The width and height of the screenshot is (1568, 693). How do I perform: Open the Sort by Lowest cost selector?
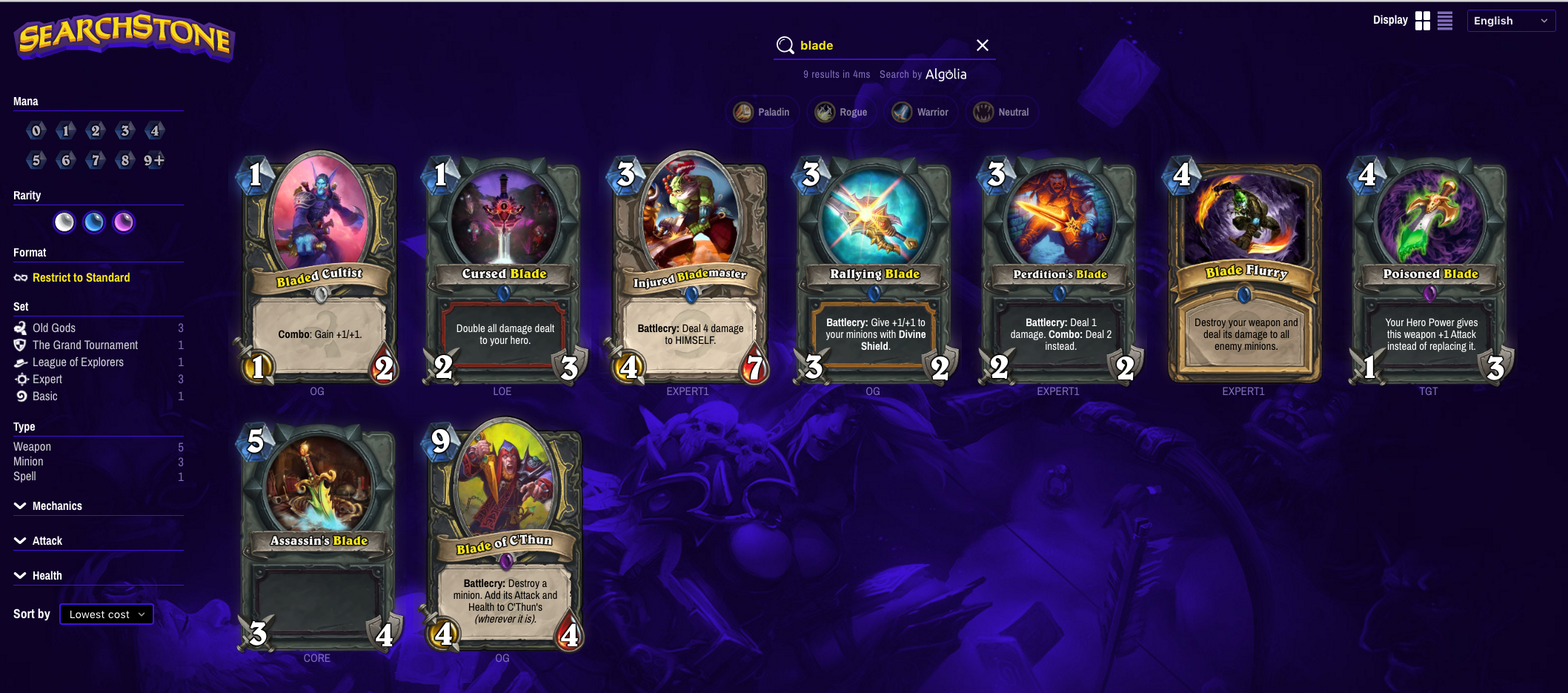point(106,614)
